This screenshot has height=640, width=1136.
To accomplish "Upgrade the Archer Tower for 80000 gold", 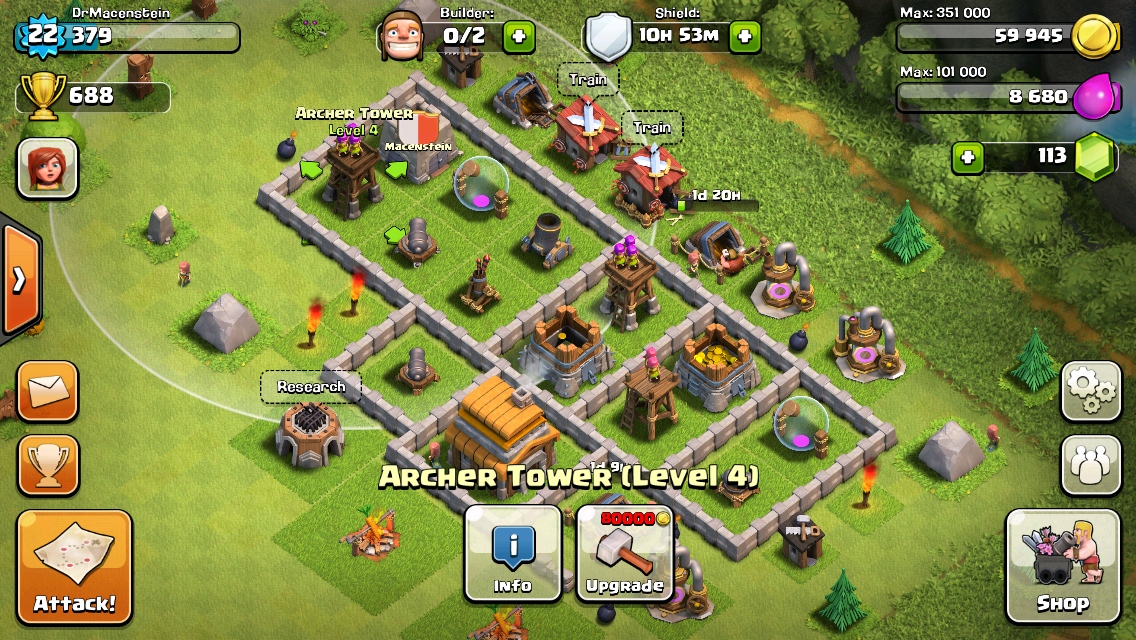I will tap(625, 553).
